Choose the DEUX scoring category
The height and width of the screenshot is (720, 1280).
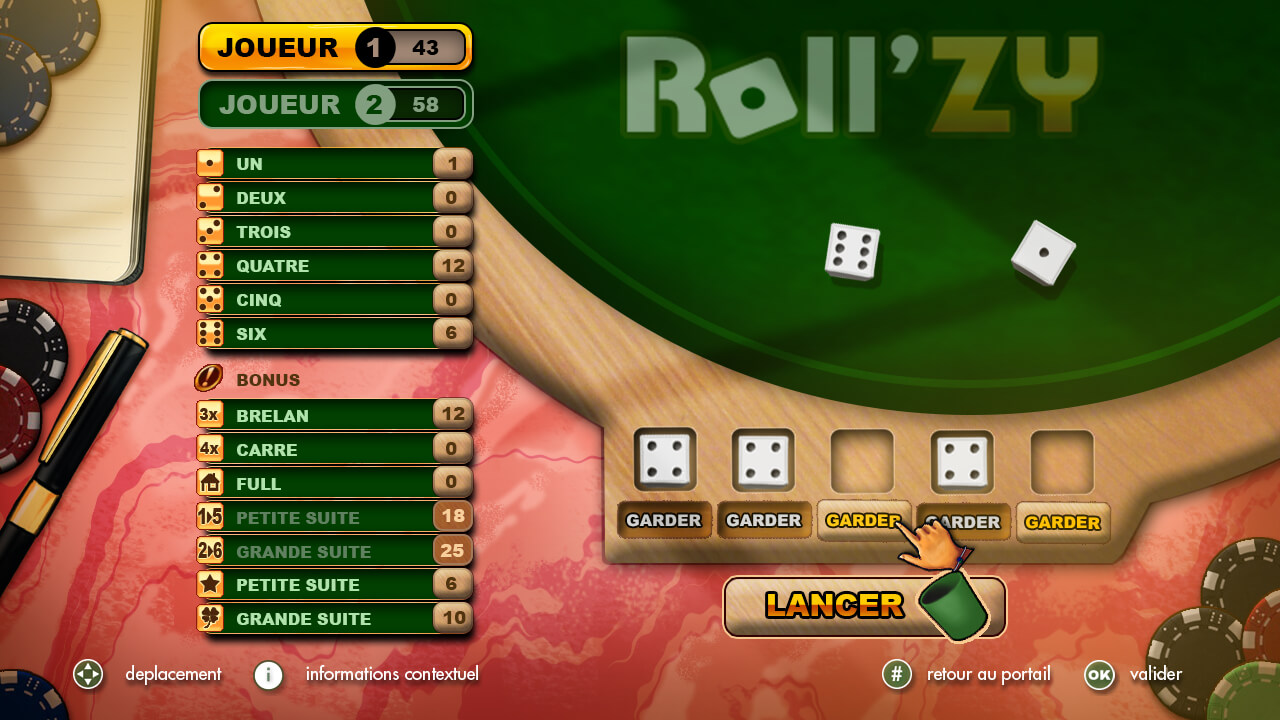(x=334, y=198)
